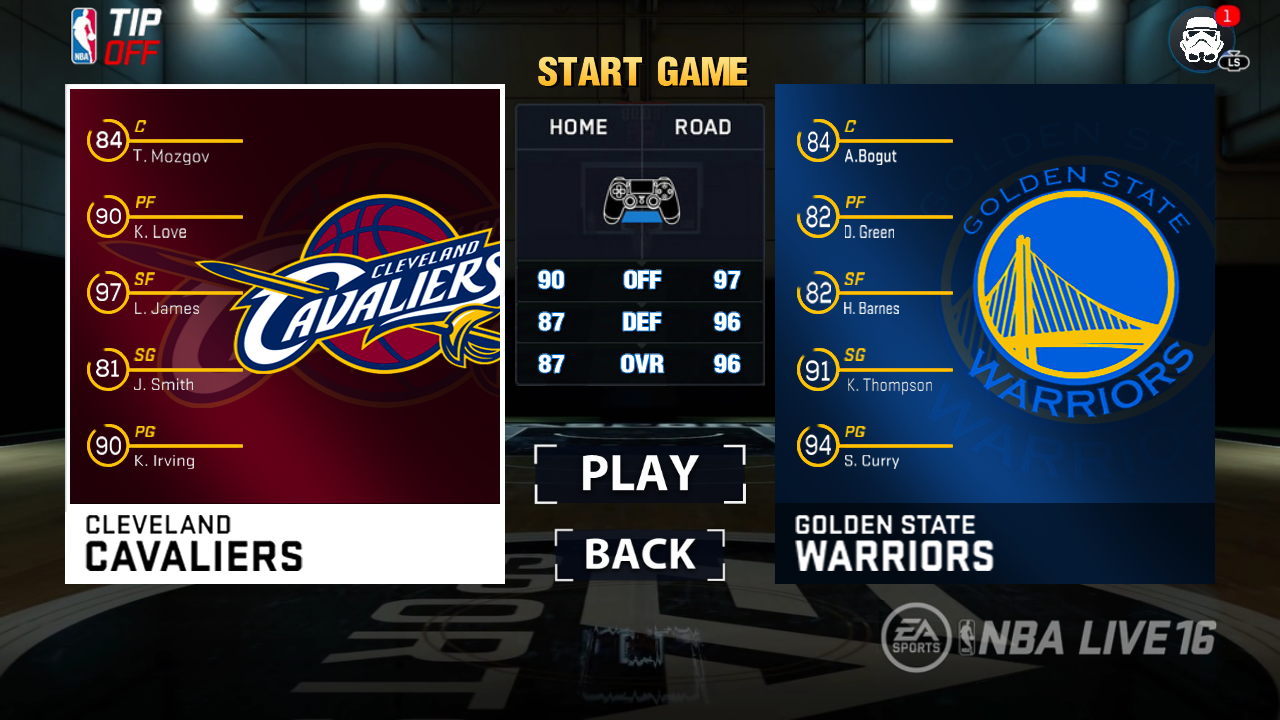The width and height of the screenshot is (1280, 720).
Task: Click the OVR stats comparison row
Action: click(640, 364)
